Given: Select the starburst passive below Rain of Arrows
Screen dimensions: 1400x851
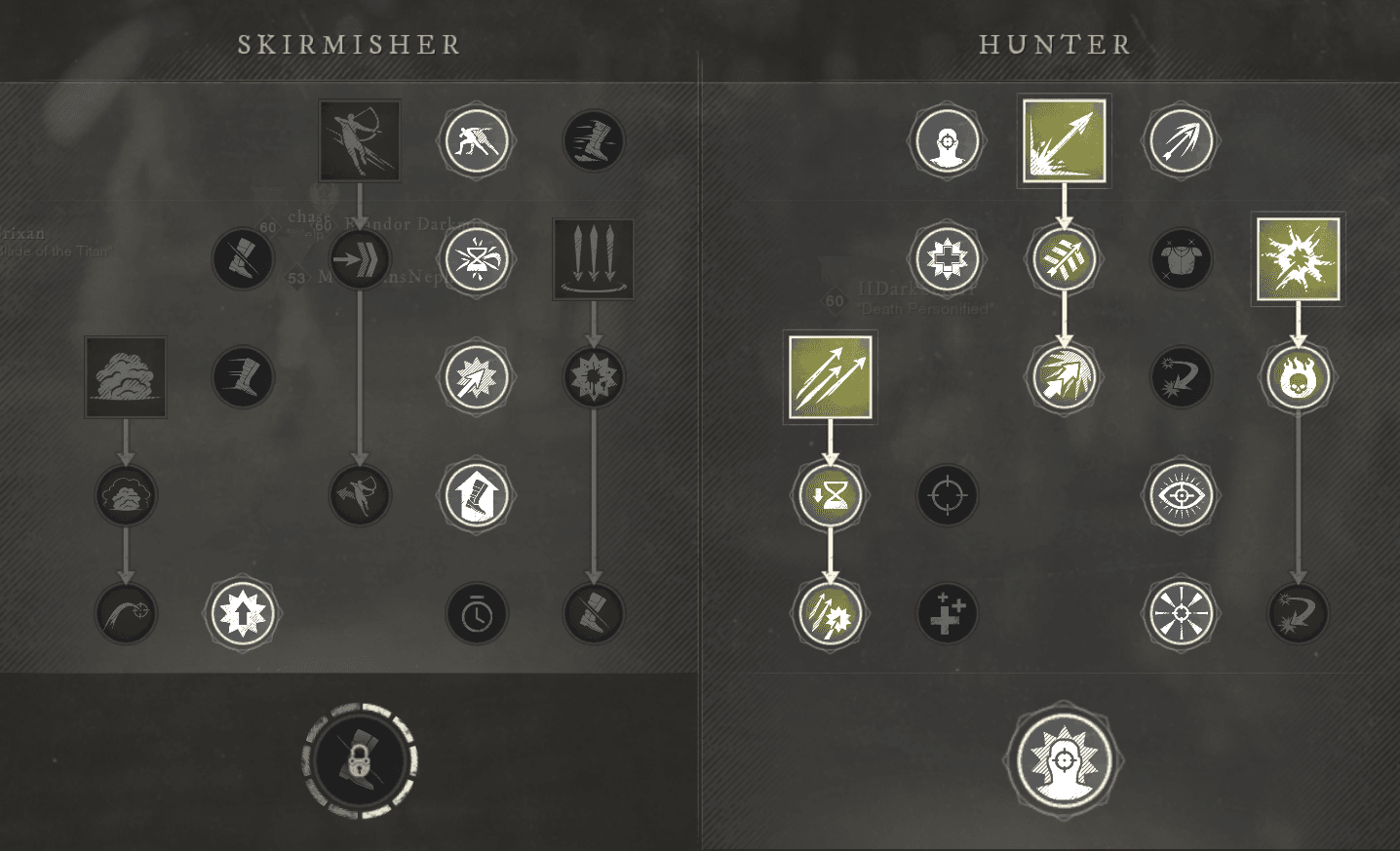Looking at the screenshot, I should [x=593, y=377].
